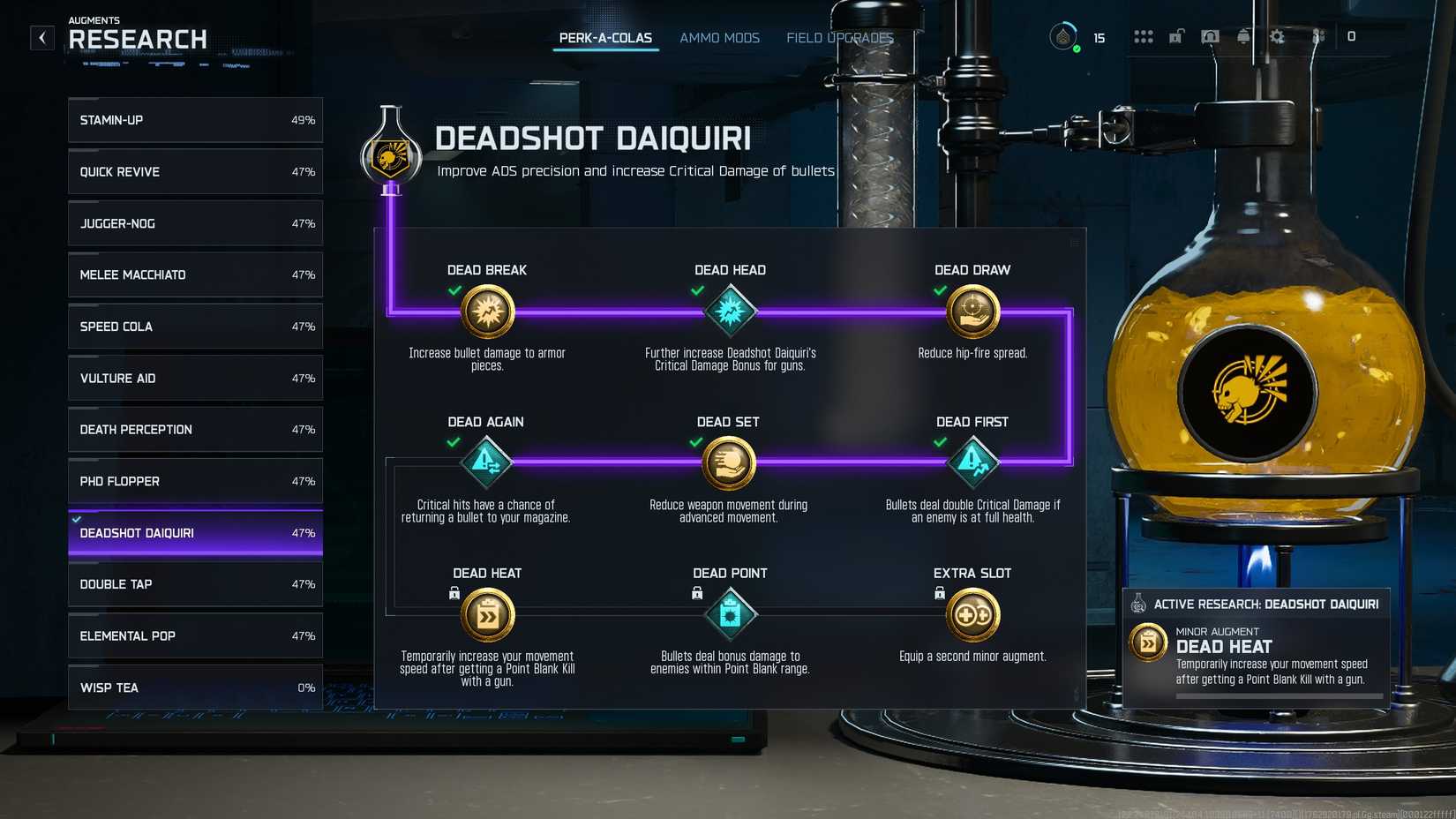Click the Stamin-Up 49% progress entry

click(194, 120)
